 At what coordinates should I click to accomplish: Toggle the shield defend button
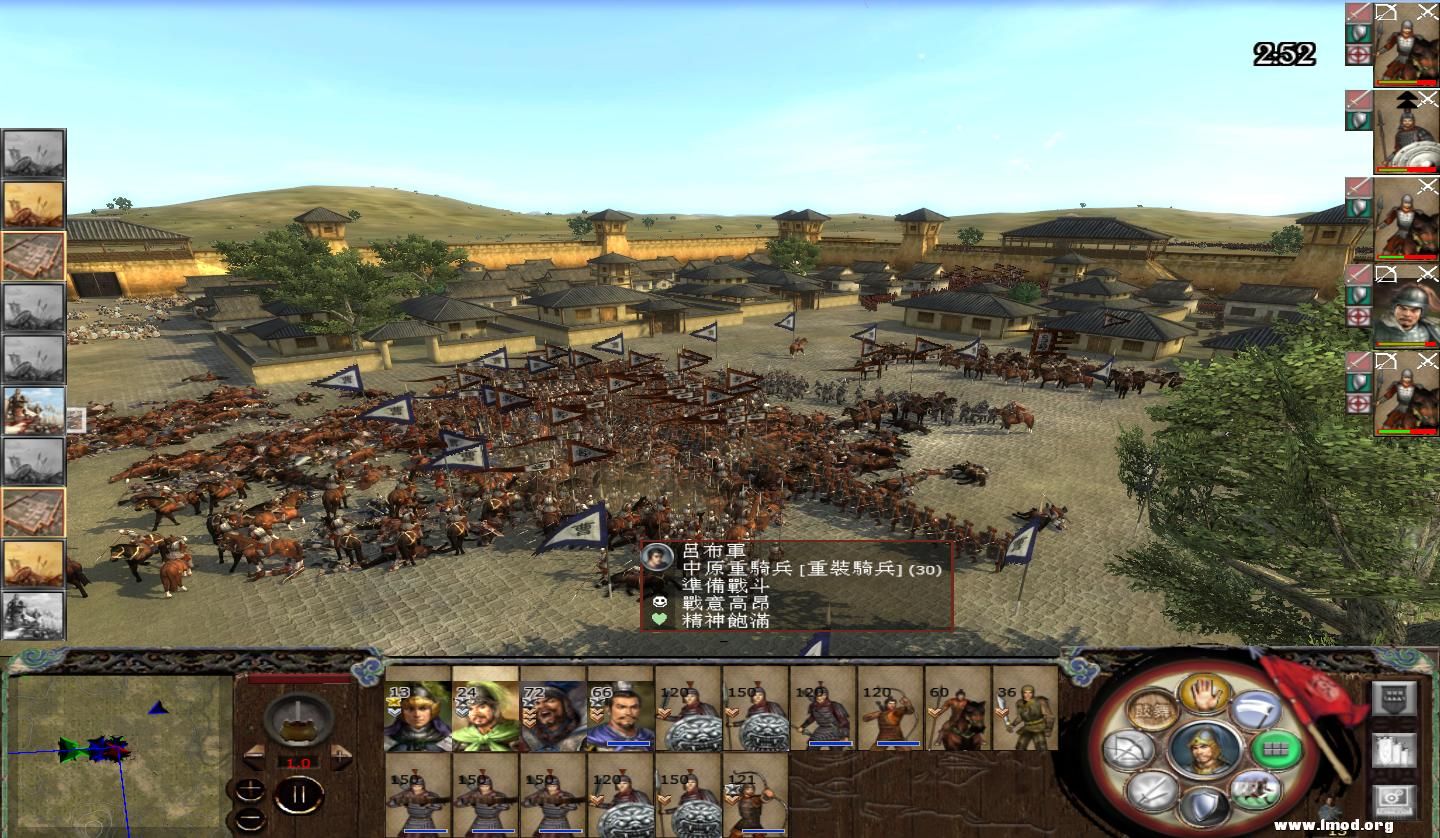1205,807
